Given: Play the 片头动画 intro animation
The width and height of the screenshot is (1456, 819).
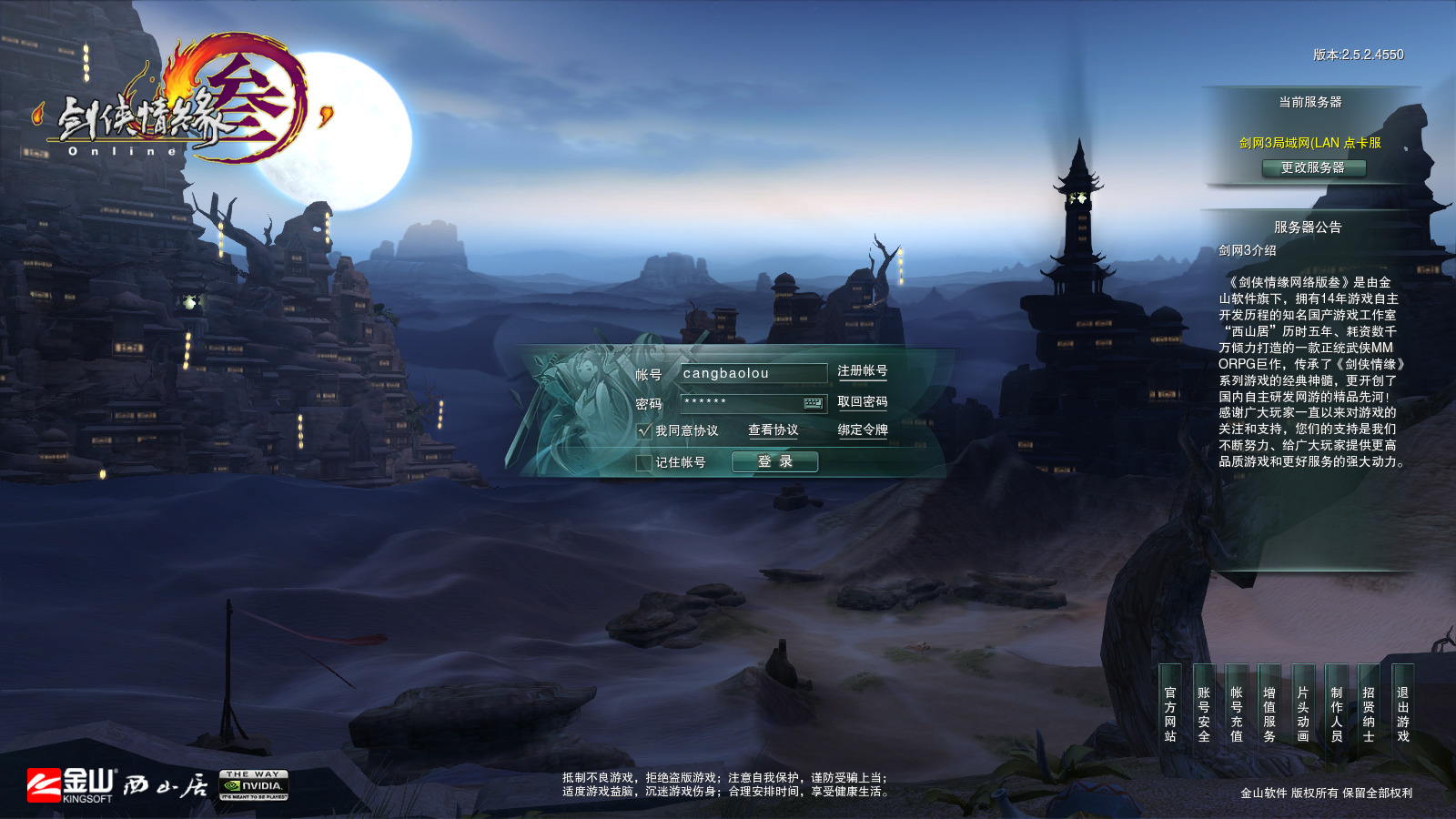Looking at the screenshot, I should pos(1303,714).
